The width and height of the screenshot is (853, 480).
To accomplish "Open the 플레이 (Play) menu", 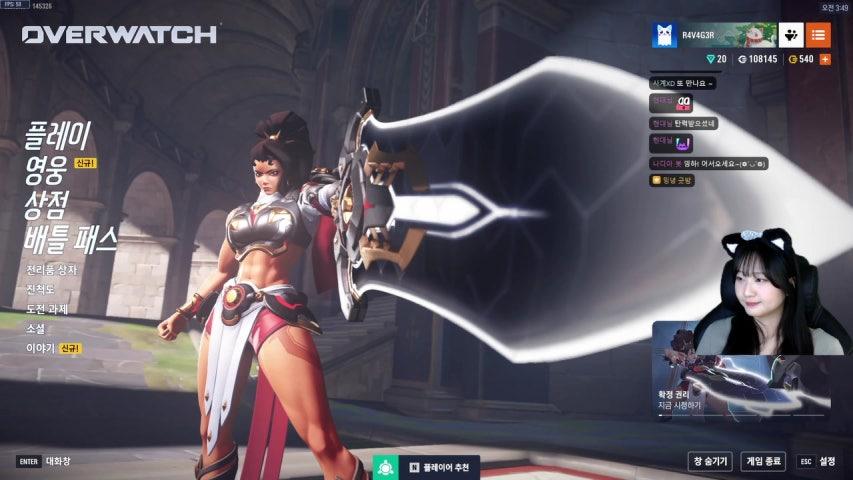I will [58, 134].
